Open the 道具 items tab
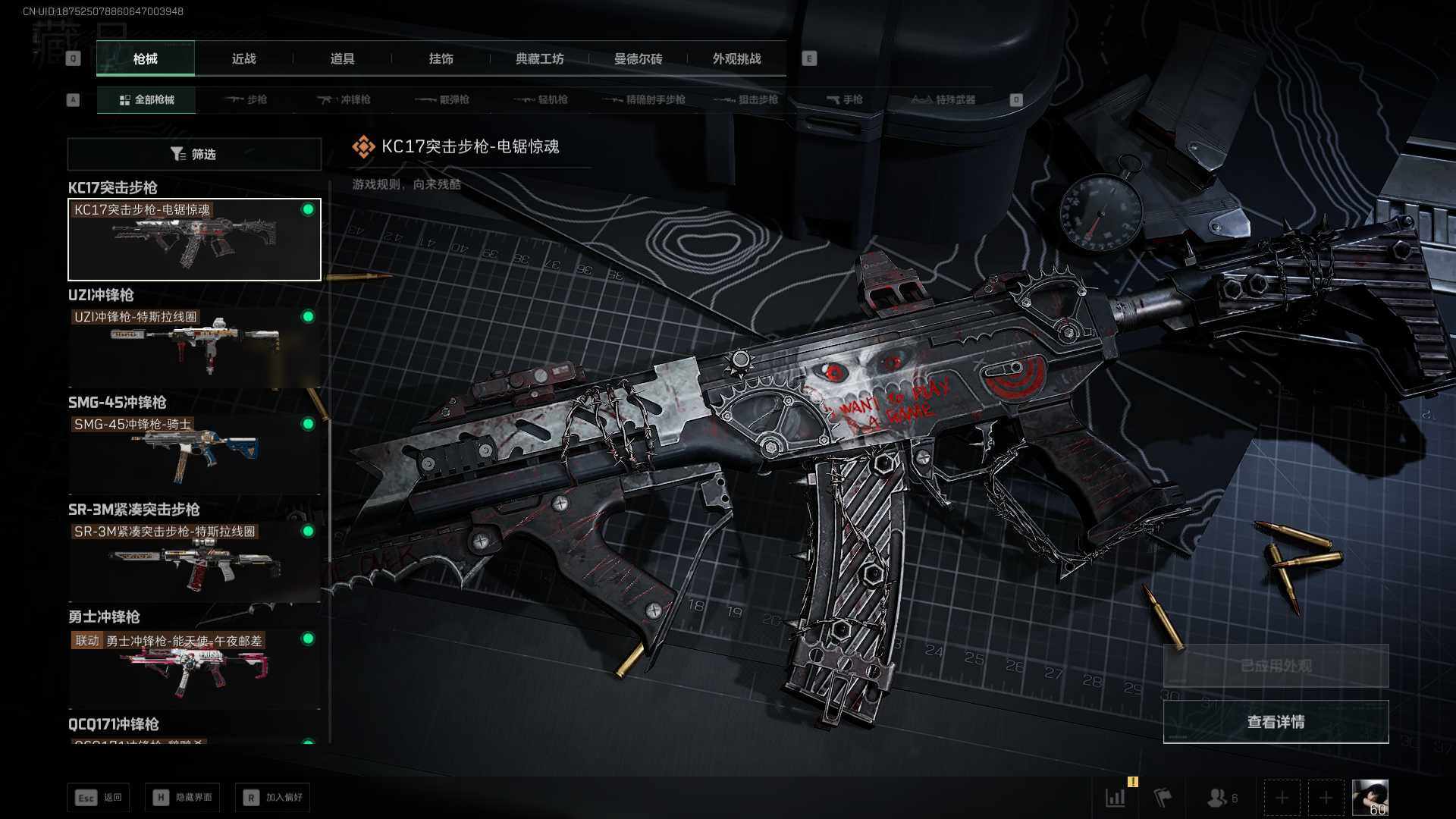 click(x=342, y=59)
